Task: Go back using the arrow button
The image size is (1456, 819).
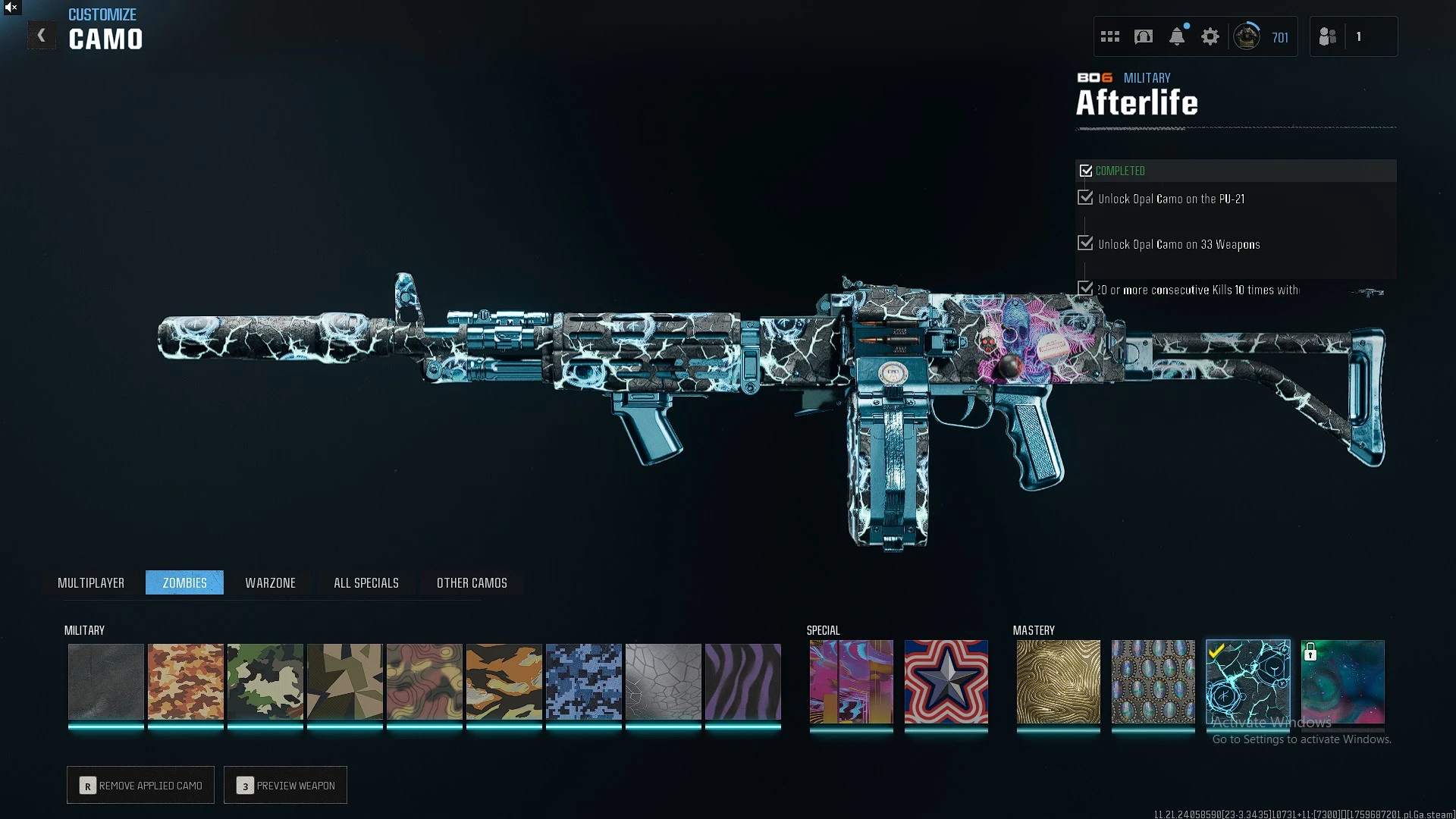Action: click(42, 36)
